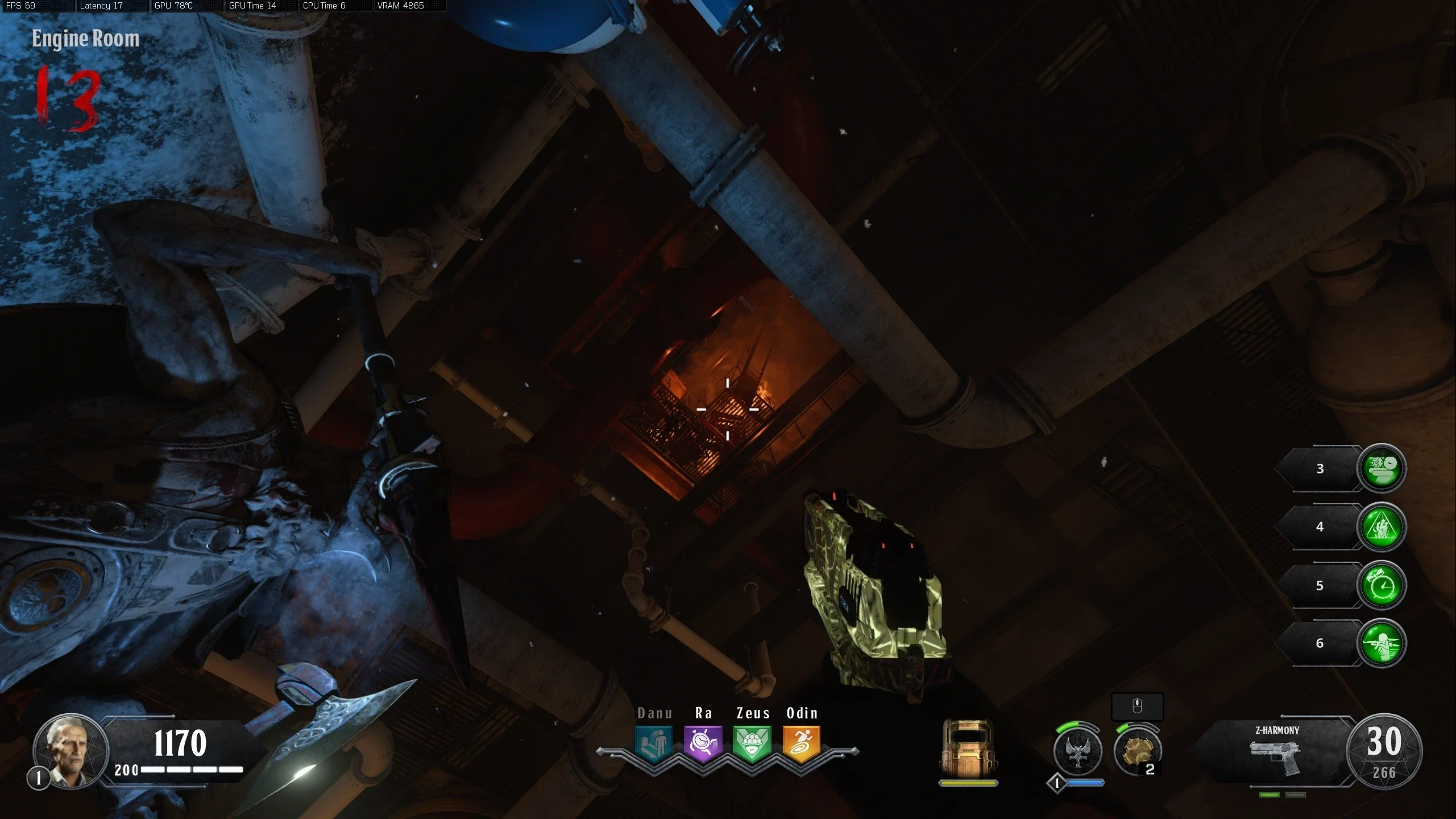Use elixir 3 with the dice icon

1381,468
